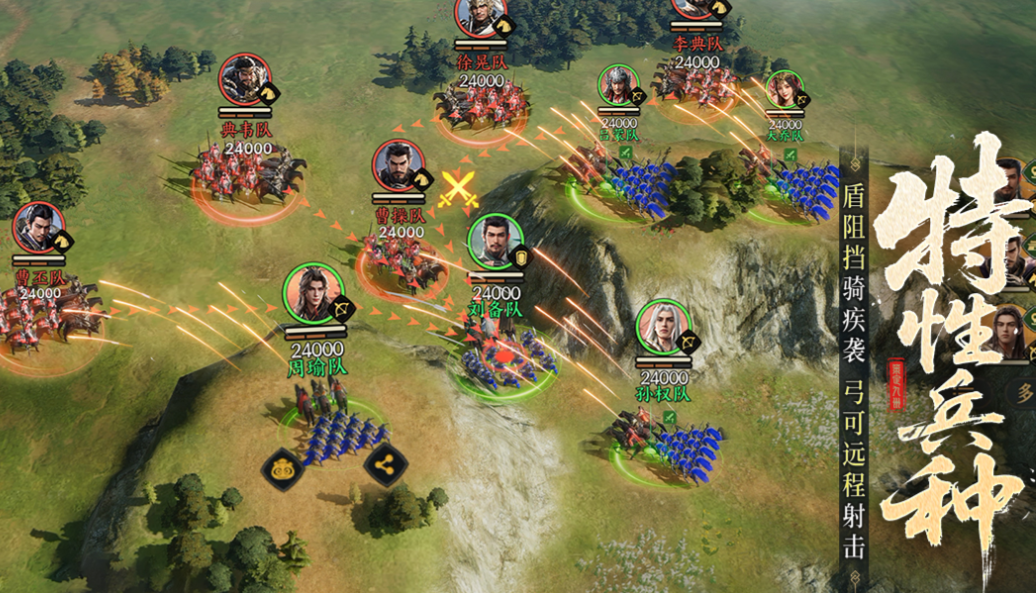Select Zhou Yu's troop portrait (周瑜队)
1036x593 pixels.
(313, 293)
